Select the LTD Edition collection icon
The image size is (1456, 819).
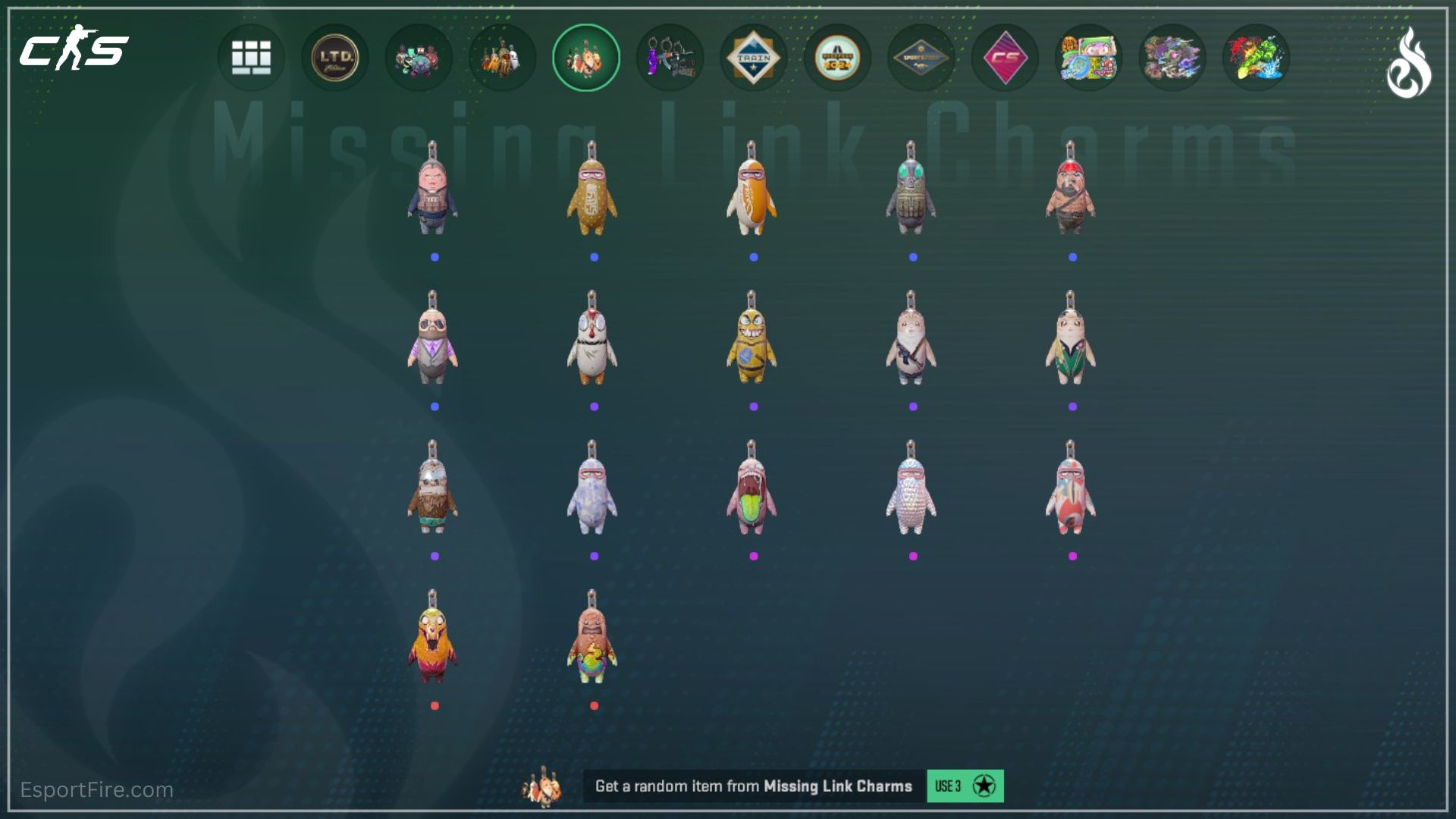(x=335, y=58)
